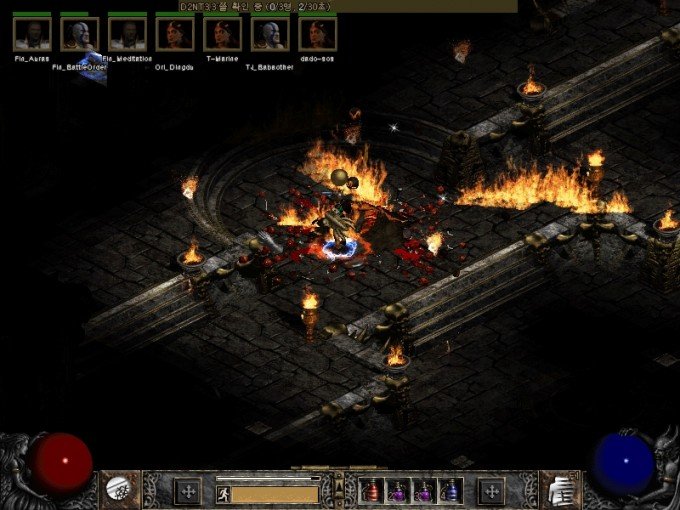Open the mini panel arrow button
This screenshot has height=510, width=680.
tap(339, 483)
